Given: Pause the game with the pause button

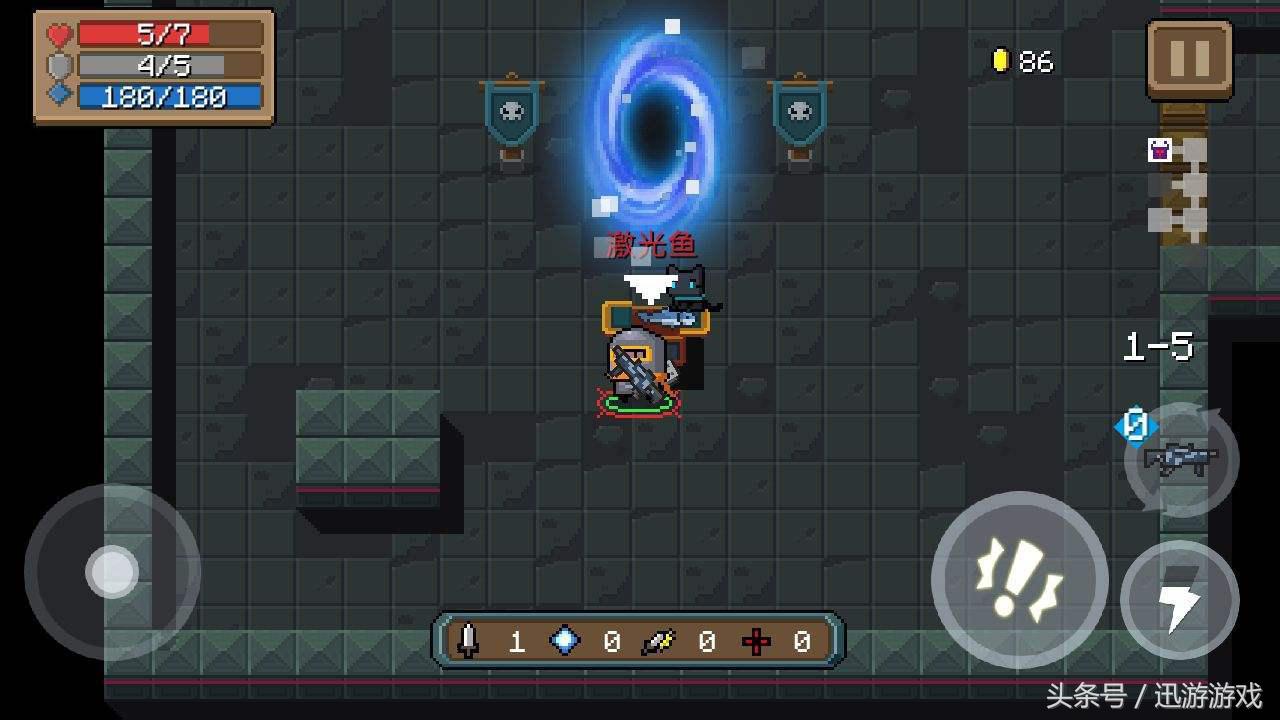Looking at the screenshot, I should tap(1189, 59).
